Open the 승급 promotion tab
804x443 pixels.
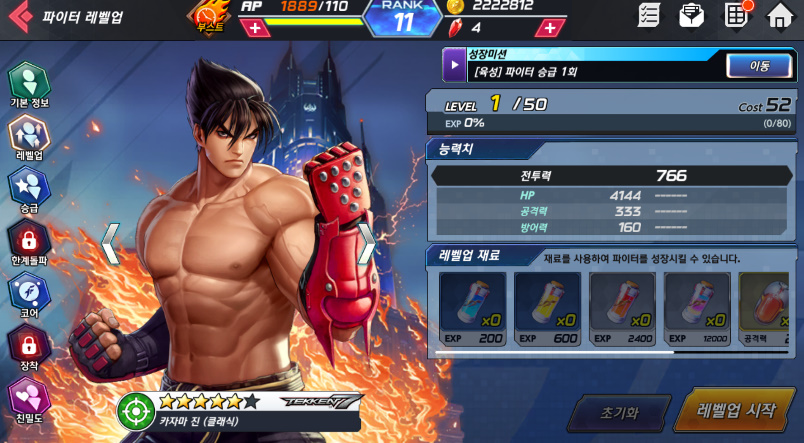[29, 190]
